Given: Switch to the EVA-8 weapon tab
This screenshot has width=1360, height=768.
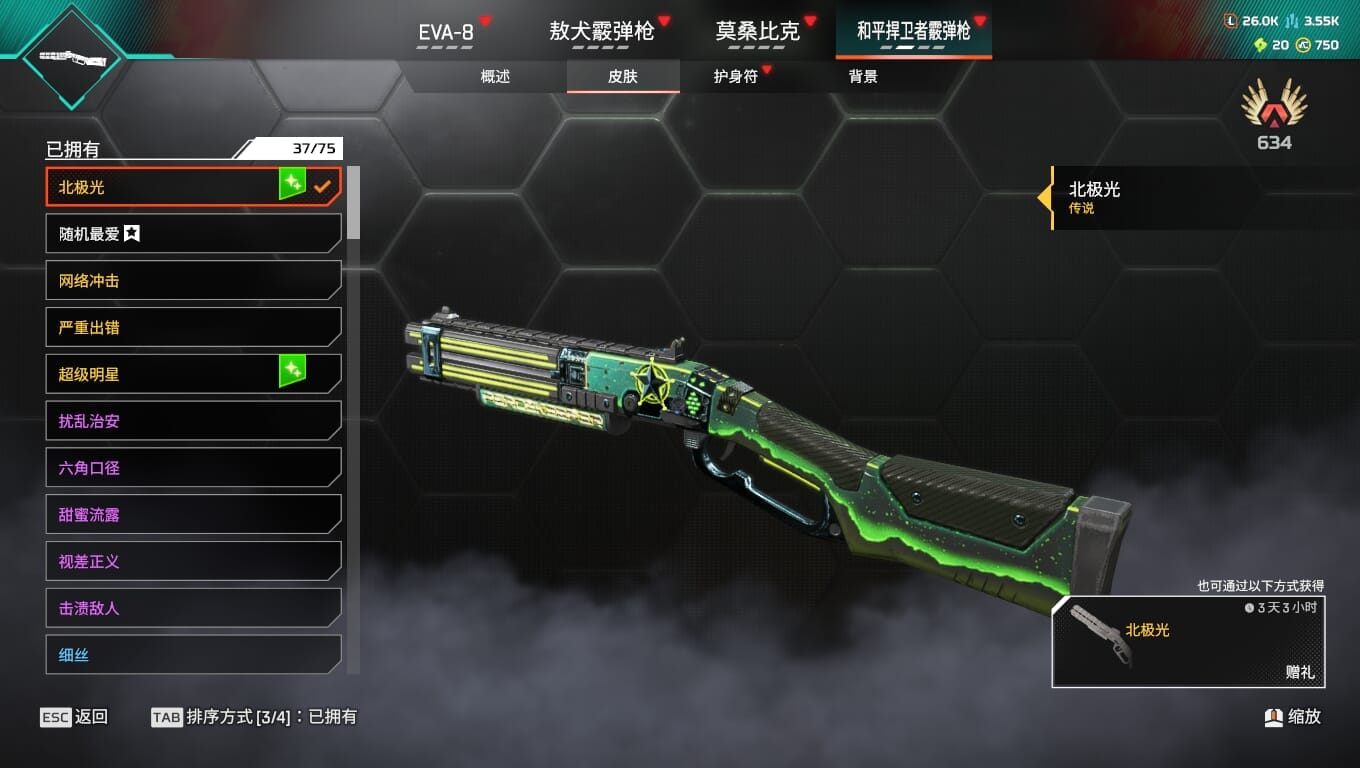Looking at the screenshot, I should tap(446, 32).
